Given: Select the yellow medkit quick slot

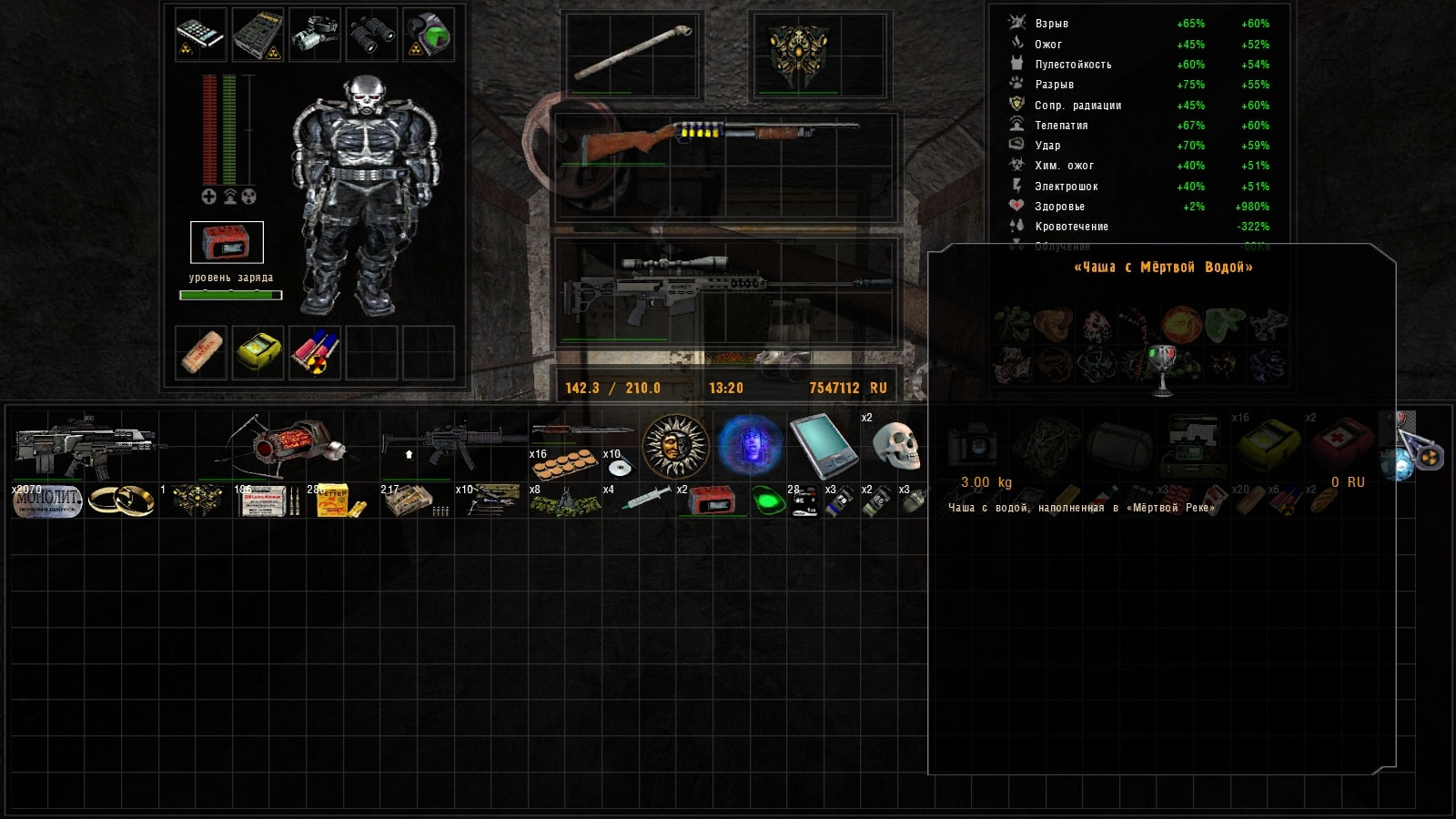Looking at the screenshot, I should (258, 352).
